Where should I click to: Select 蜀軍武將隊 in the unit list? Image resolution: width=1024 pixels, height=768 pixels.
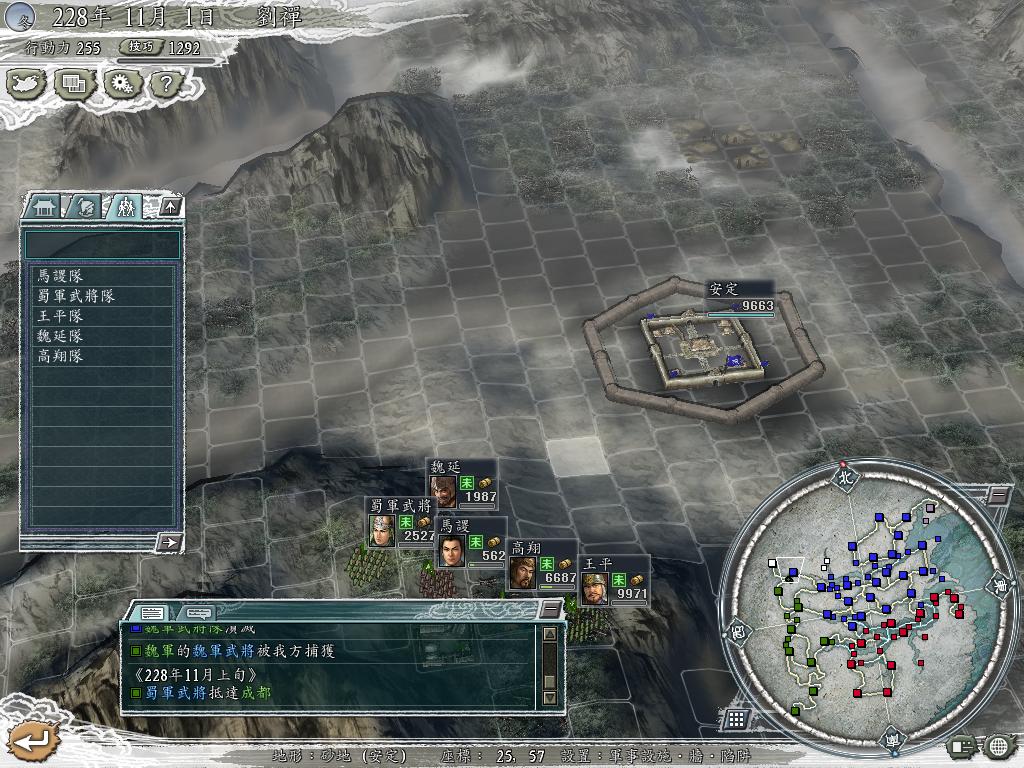pos(76,295)
